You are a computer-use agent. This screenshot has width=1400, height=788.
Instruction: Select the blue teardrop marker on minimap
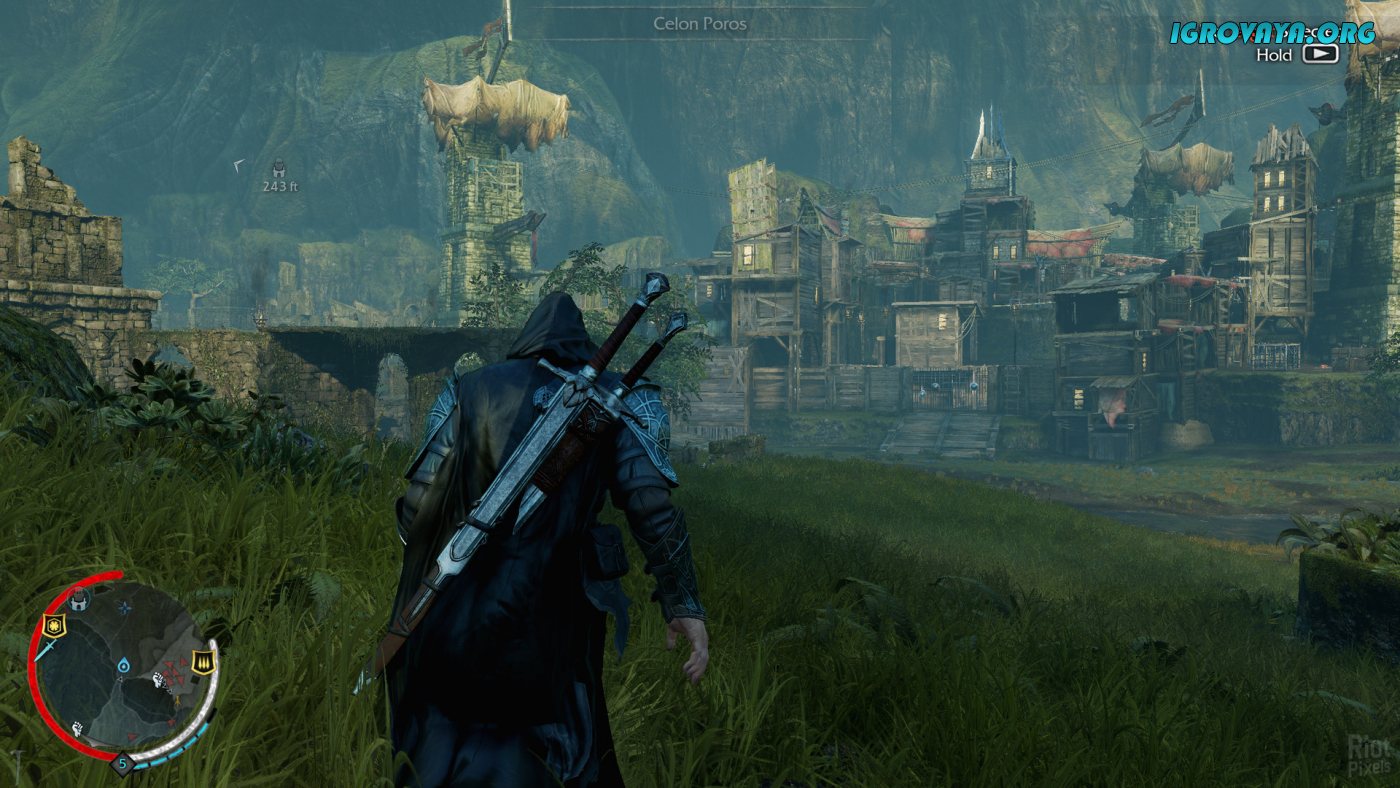pyautogui.click(x=122, y=664)
